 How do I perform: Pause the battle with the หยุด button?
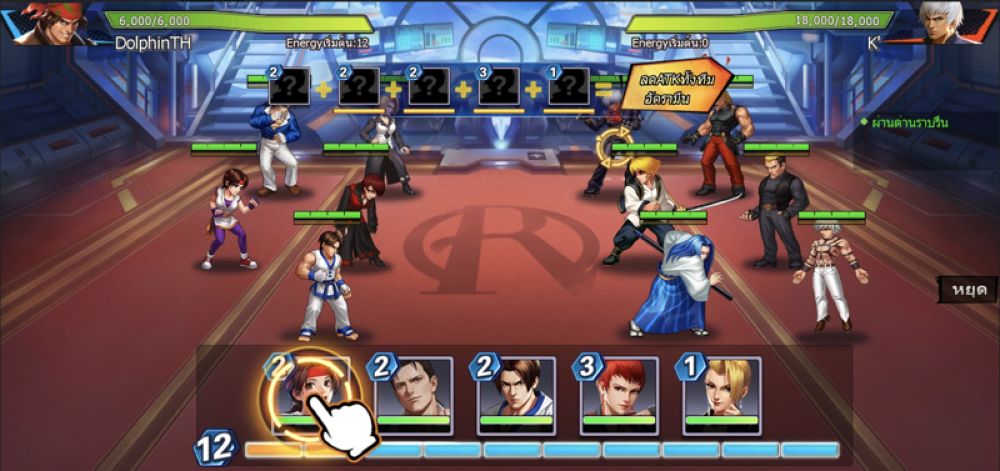(x=968, y=289)
